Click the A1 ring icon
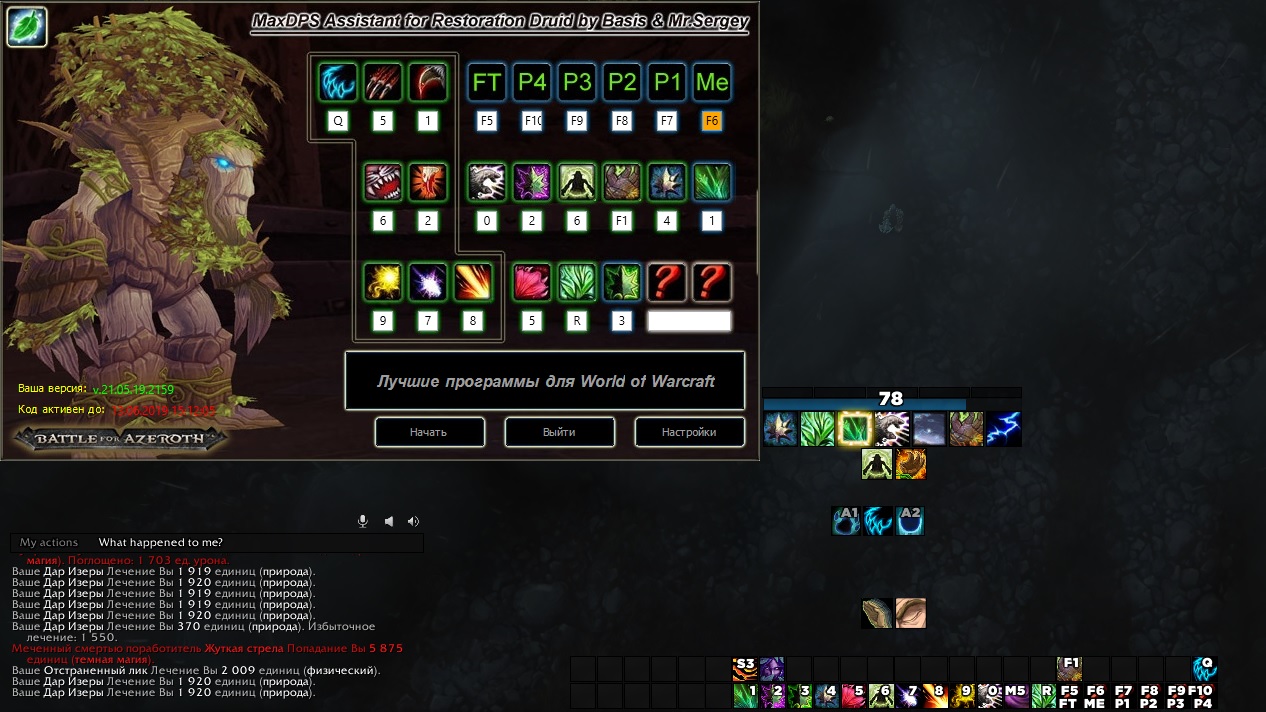 tap(847, 520)
